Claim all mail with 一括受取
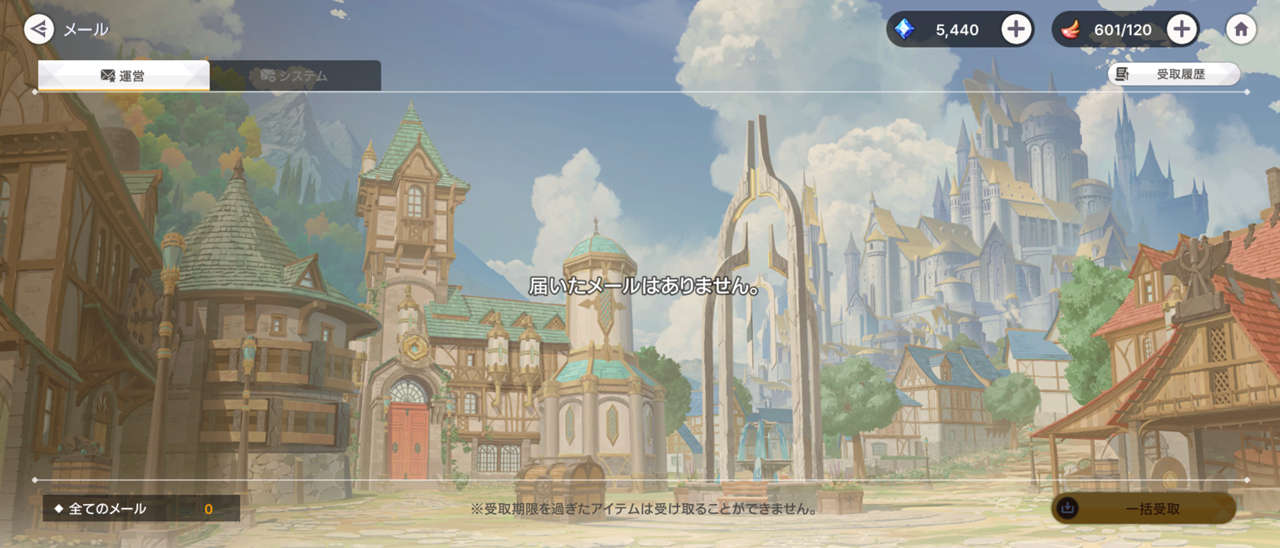 tap(1143, 508)
